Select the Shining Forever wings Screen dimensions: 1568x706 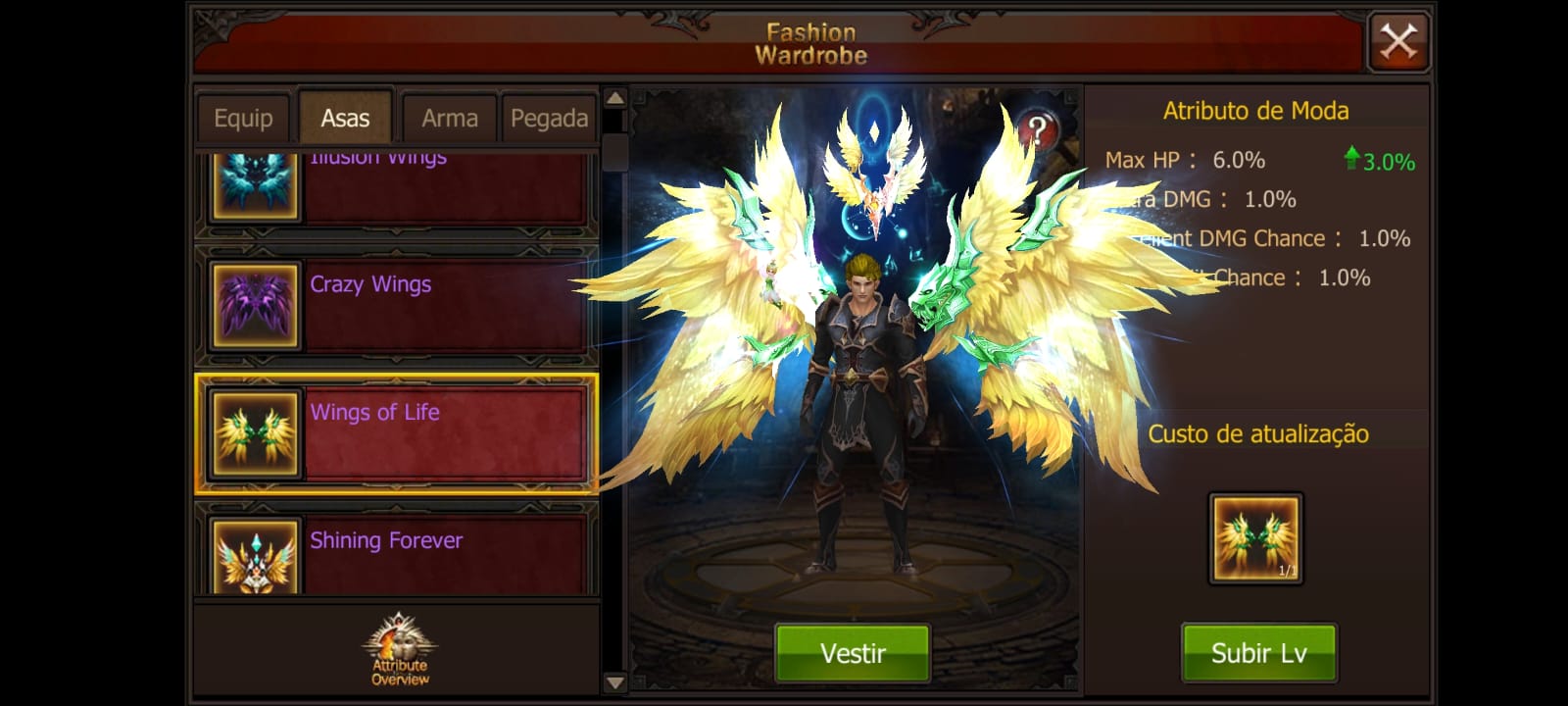[x=397, y=554]
